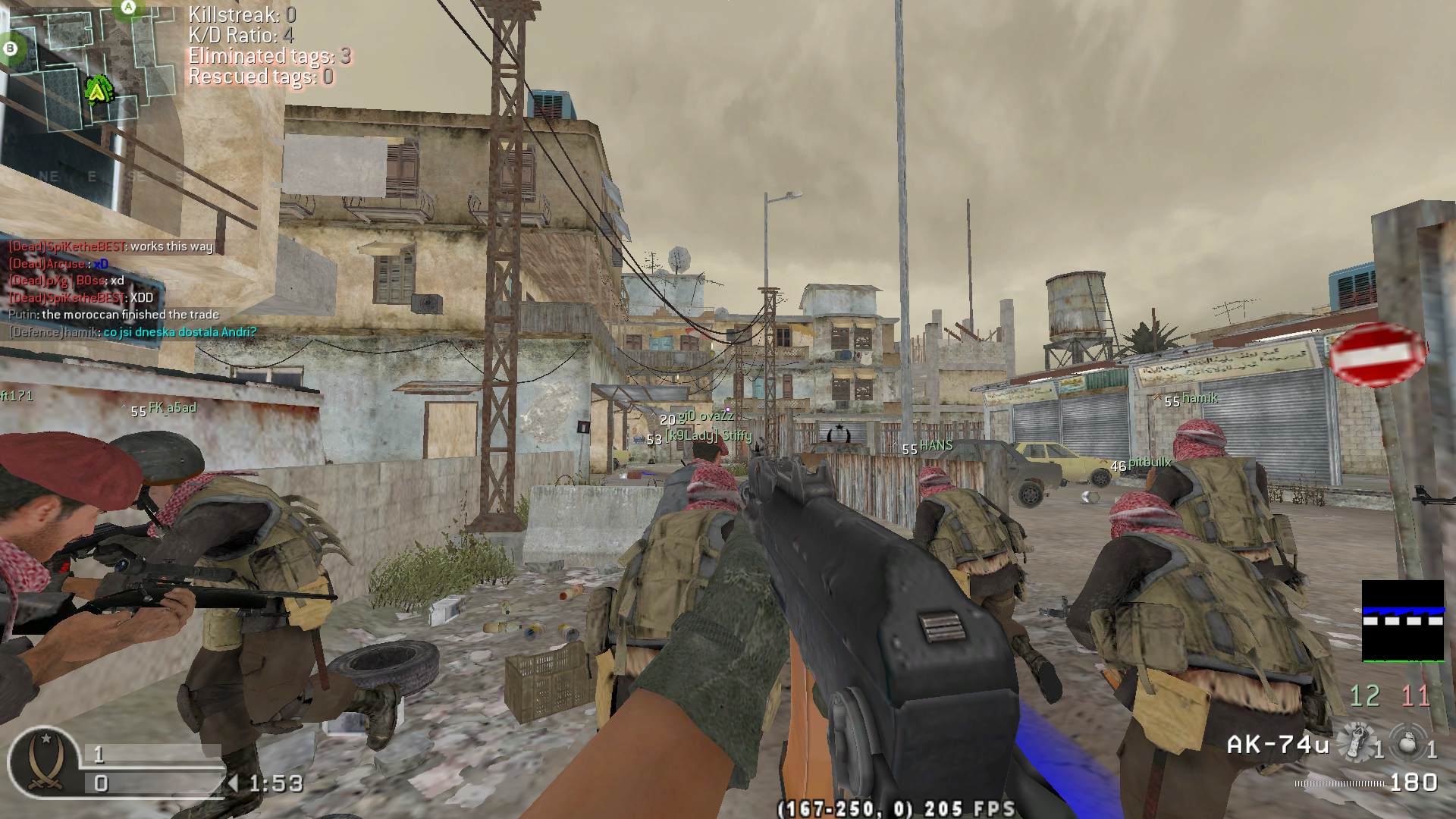Screen dimensions: 1456x819
Task: Click the green player arrow on minimap
Action: click(x=97, y=90)
